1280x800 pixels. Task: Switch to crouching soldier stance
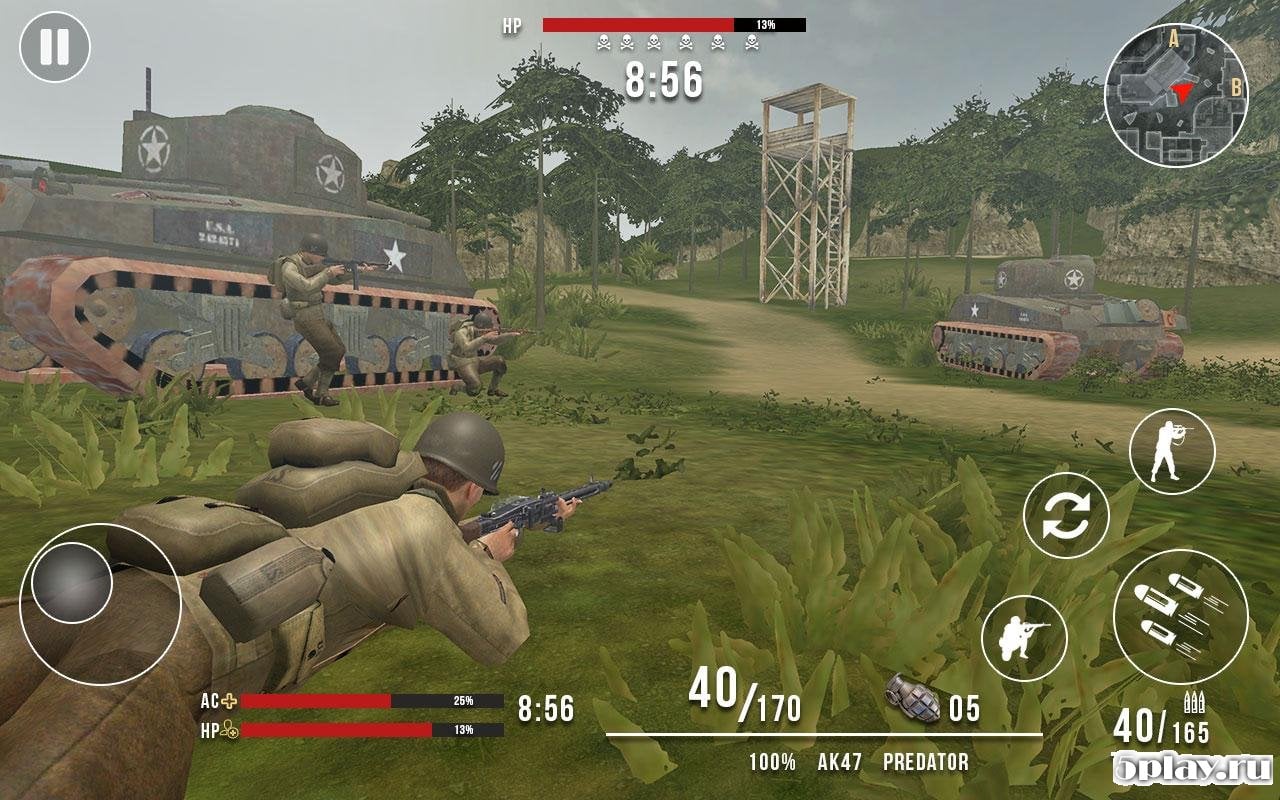pyautogui.click(x=1024, y=638)
